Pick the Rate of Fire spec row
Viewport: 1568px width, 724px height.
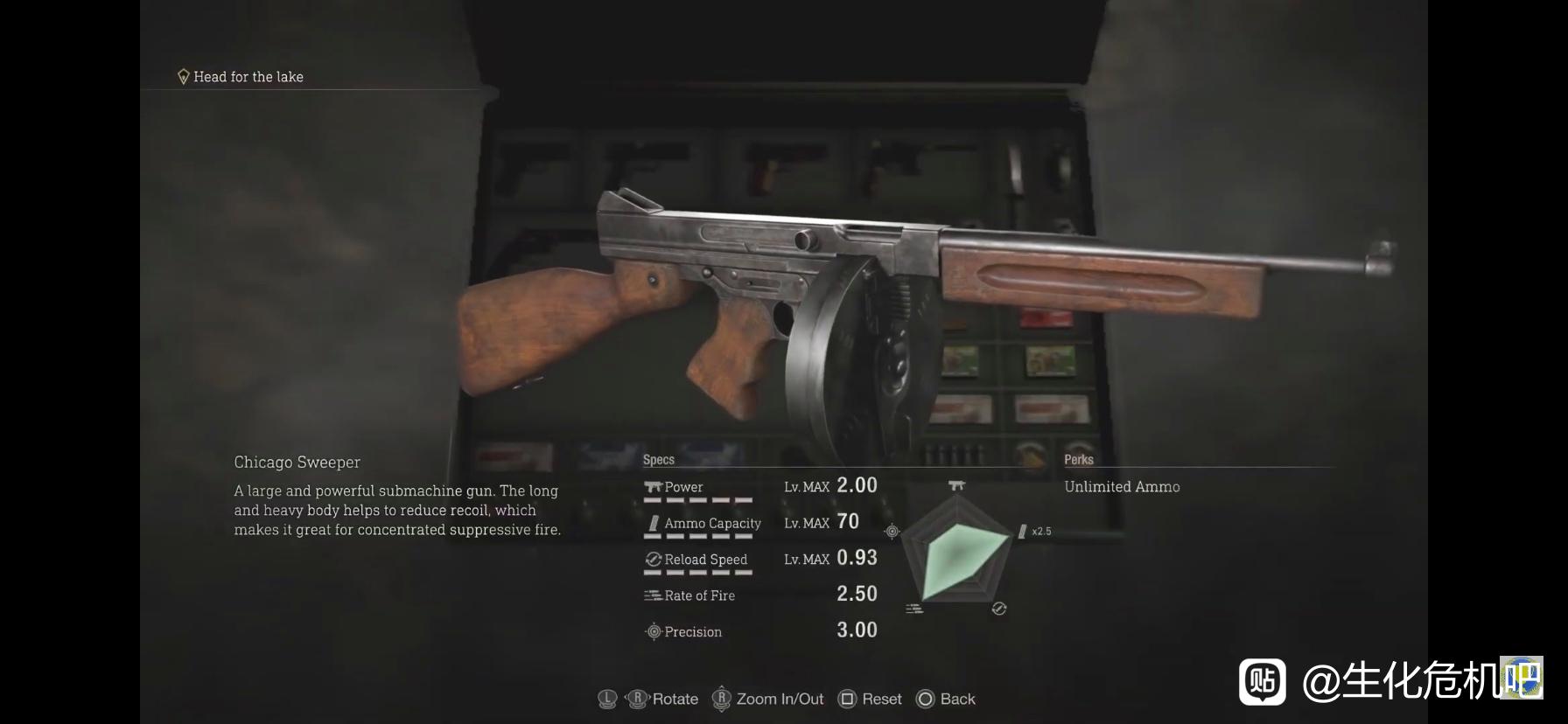coord(759,595)
